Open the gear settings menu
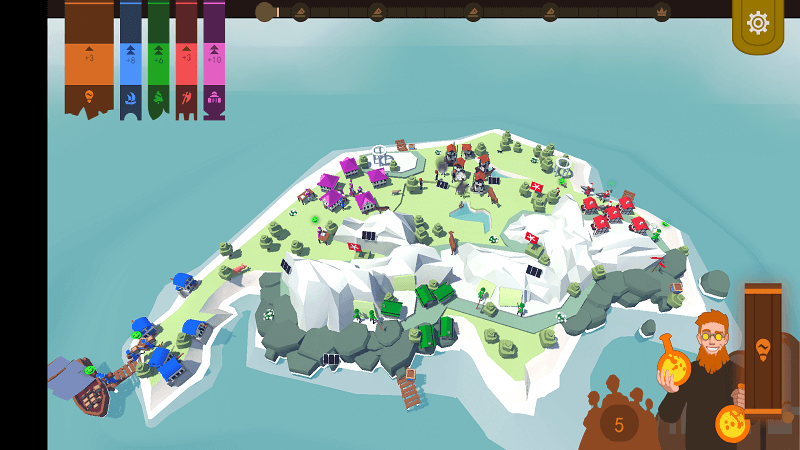 click(x=757, y=23)
